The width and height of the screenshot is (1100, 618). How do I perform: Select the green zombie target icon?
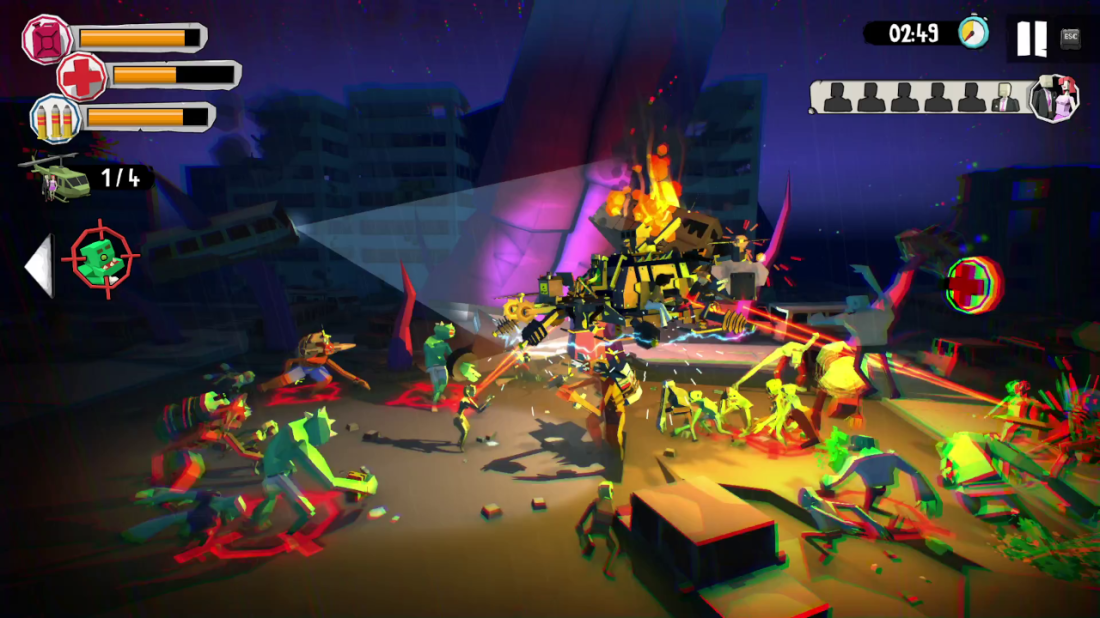(101, 260)
